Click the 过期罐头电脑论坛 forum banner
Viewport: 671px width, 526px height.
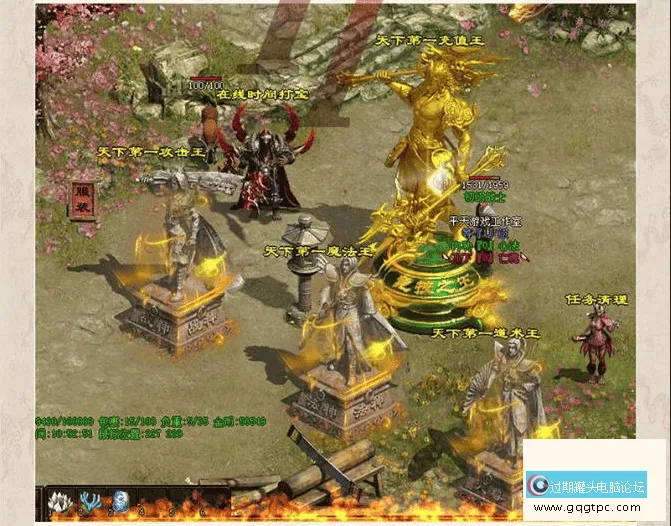pos(588,487)
